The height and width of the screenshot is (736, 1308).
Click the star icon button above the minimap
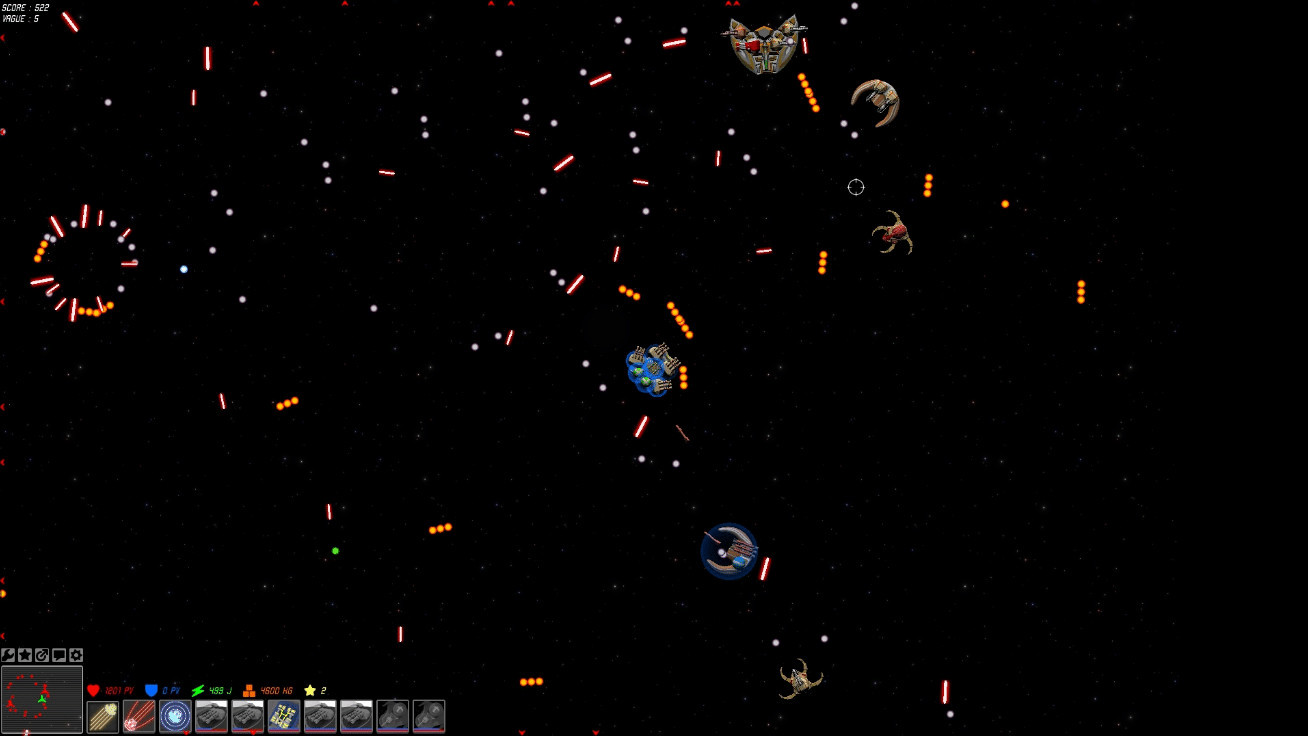pos(25,655)
